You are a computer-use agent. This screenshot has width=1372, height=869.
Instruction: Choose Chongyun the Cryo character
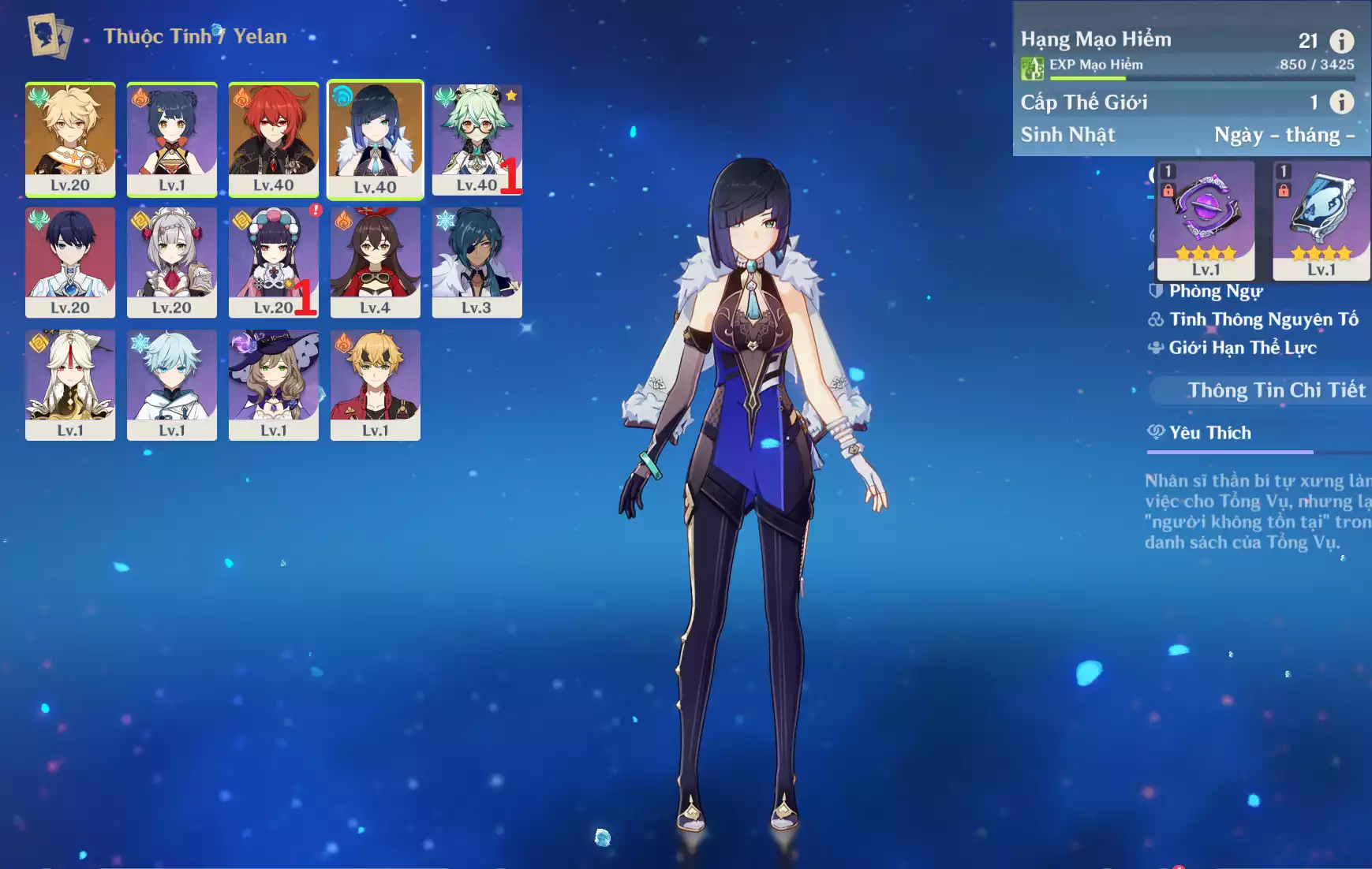pyautogui.click(x=172, y=384)
